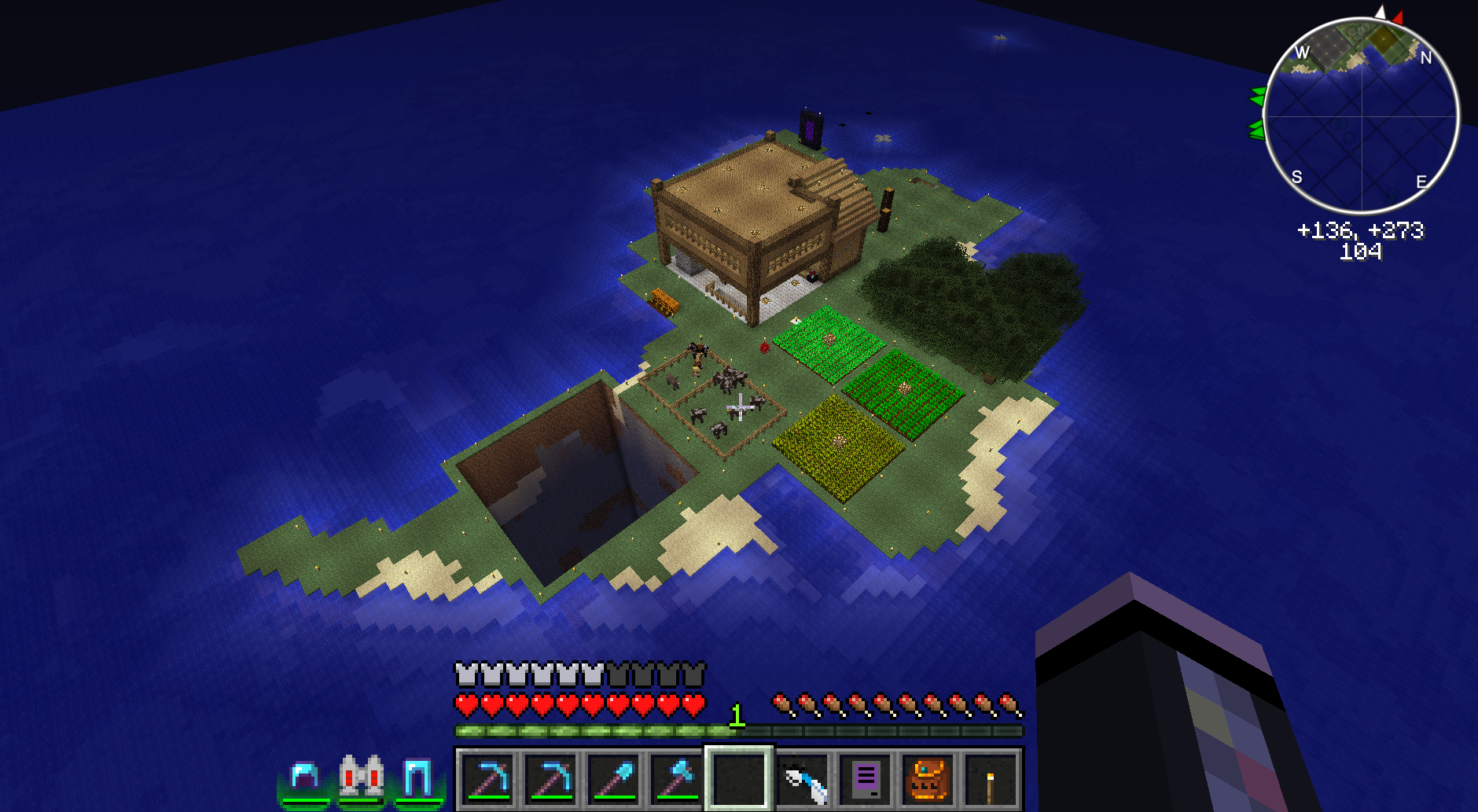Select the orange backpack hotbar slot
1478x812 pixels.
pyautogui.click(x=928, y=779)
